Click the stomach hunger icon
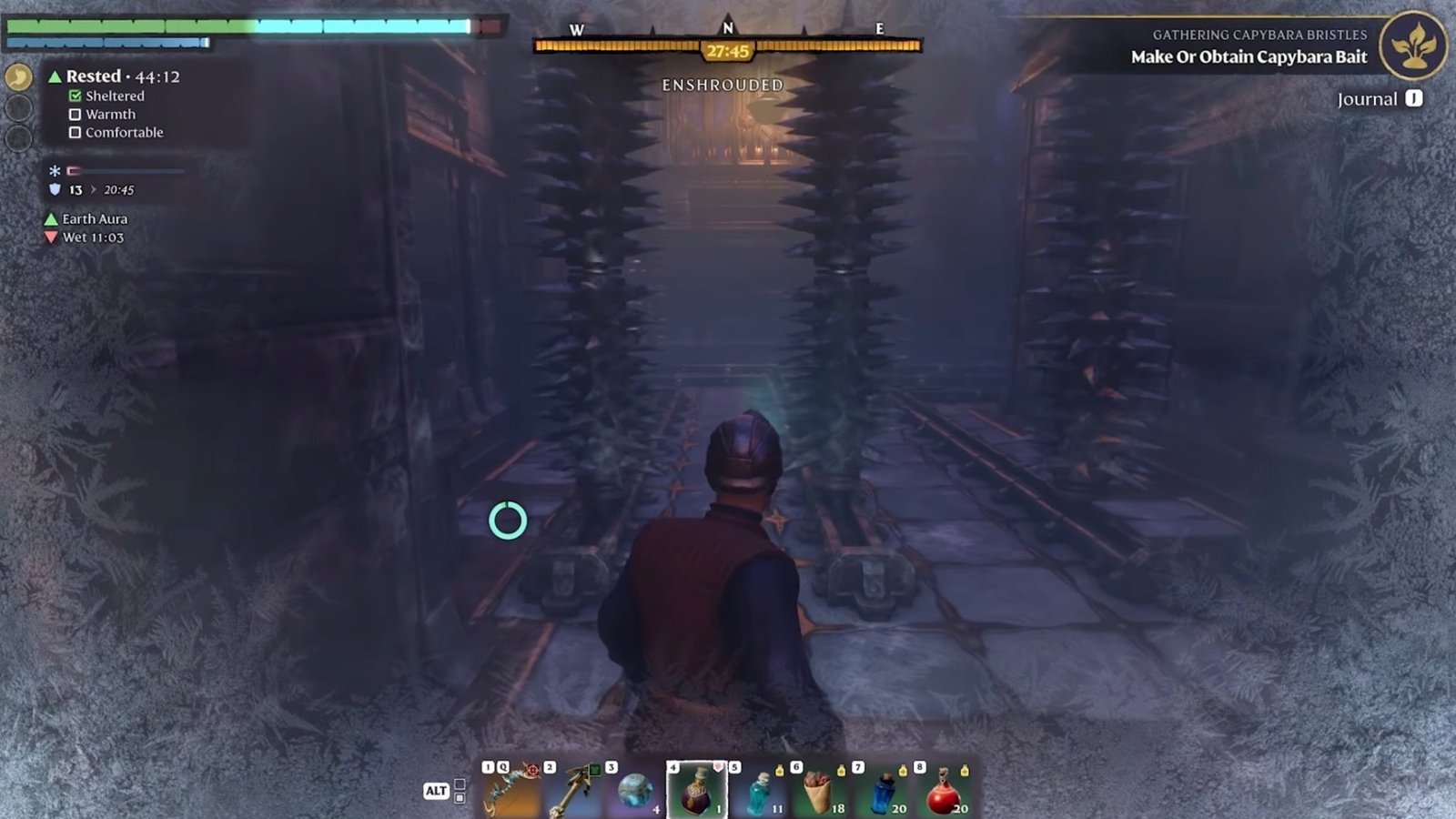 pos(19,77)
